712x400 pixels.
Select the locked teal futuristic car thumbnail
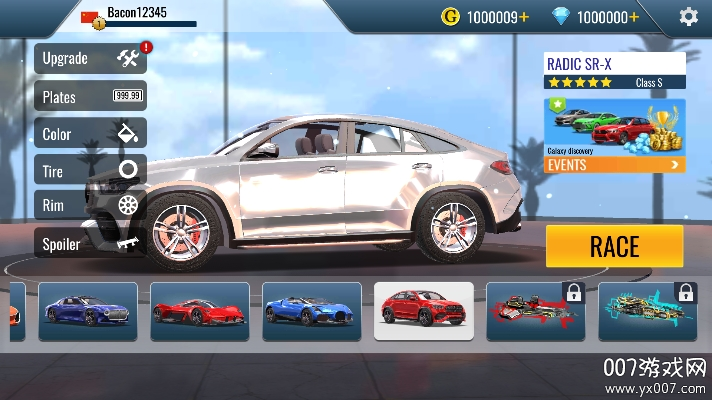(648, 311)
